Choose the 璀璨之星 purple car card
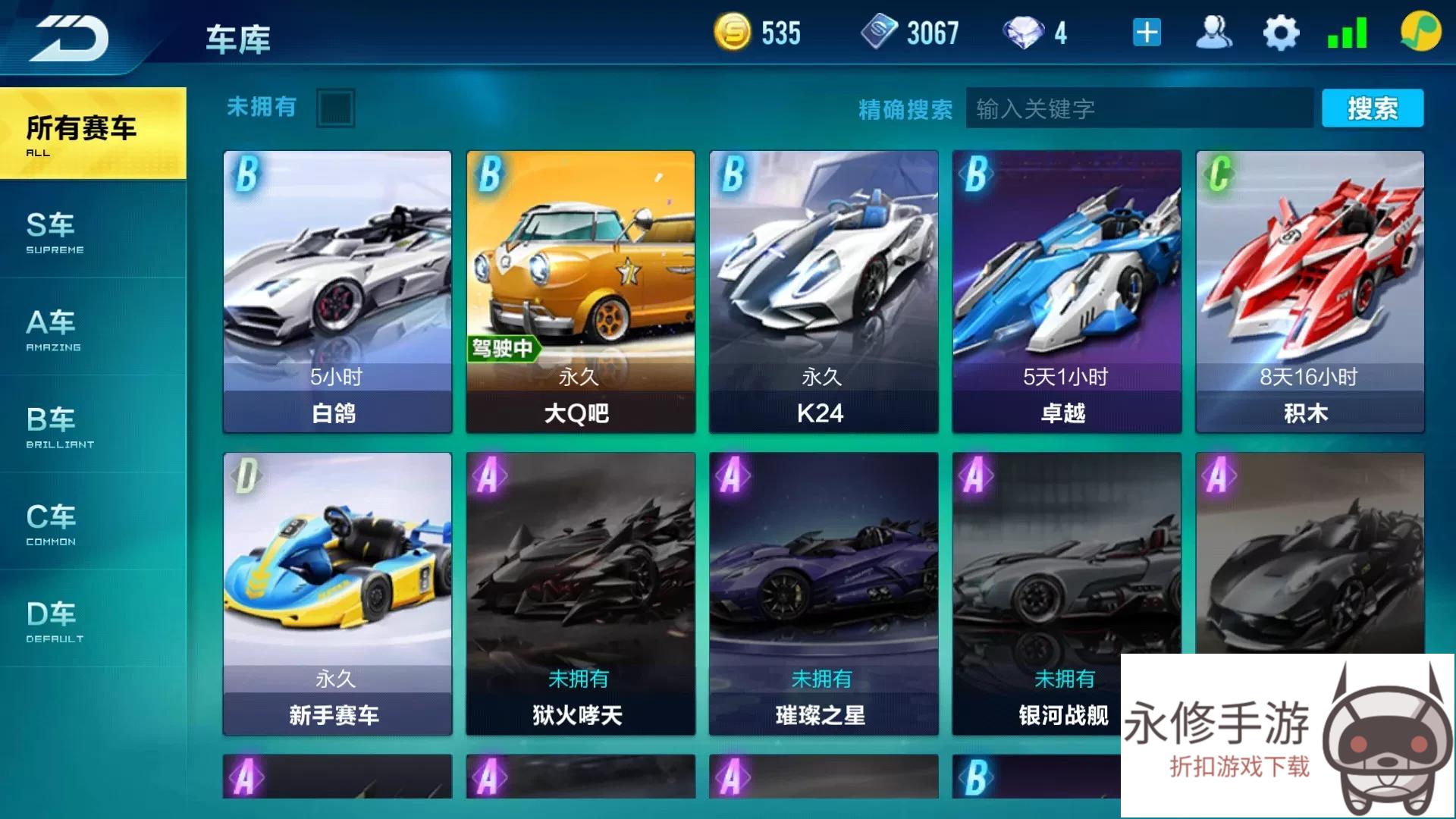 coord(824,594)
